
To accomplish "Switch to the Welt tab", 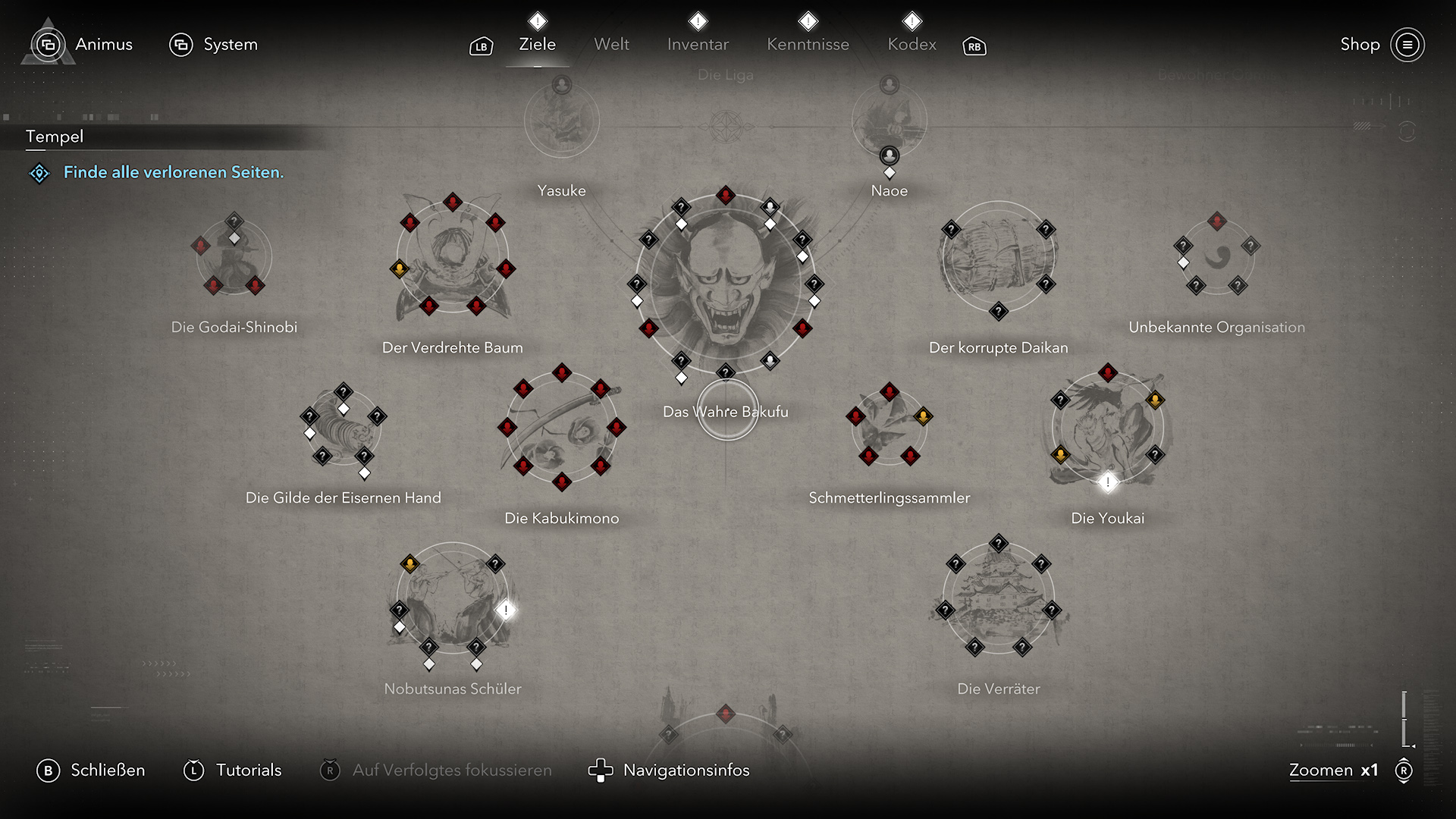I will (x=611, y=44).
